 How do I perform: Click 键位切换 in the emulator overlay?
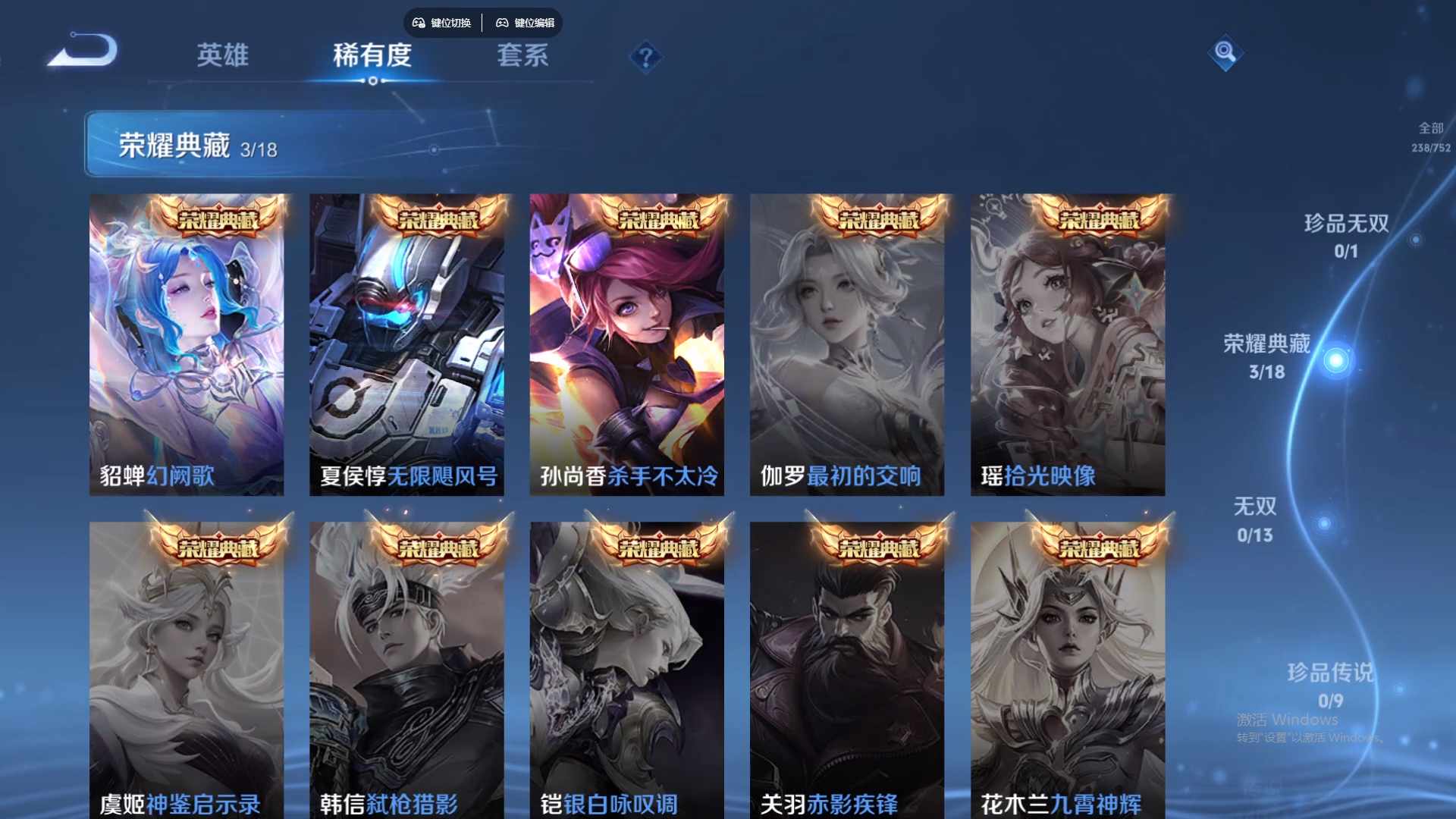point(442,23)
